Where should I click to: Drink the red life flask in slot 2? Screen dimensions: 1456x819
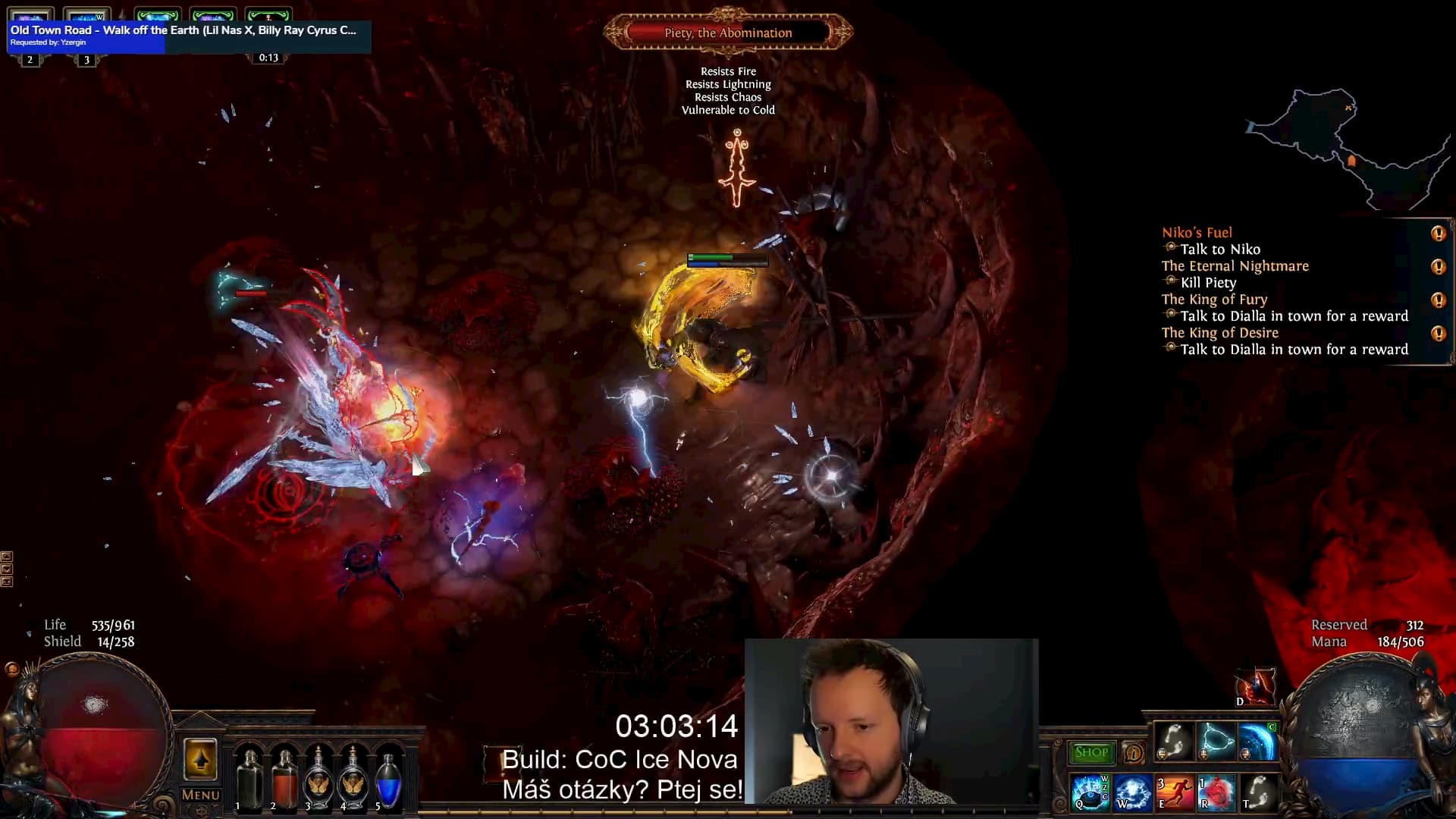284,780
